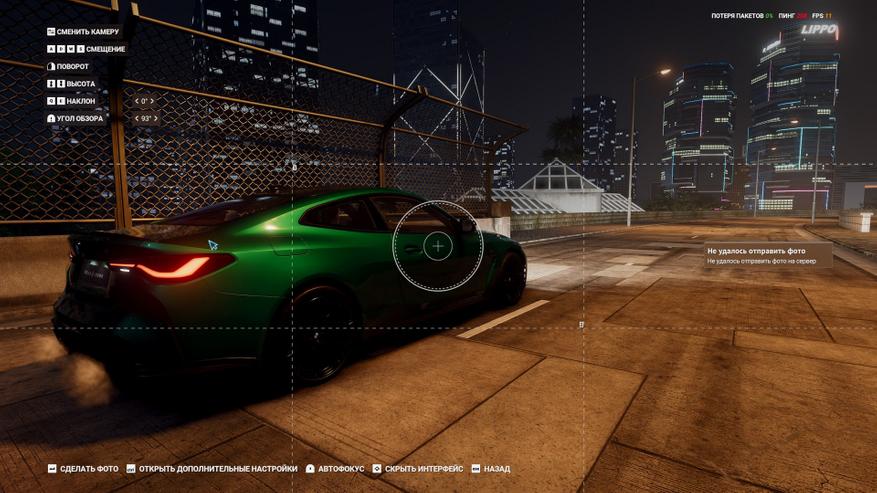Go back using the "Назад" button
877x493 pixels.
click(491, 468)
